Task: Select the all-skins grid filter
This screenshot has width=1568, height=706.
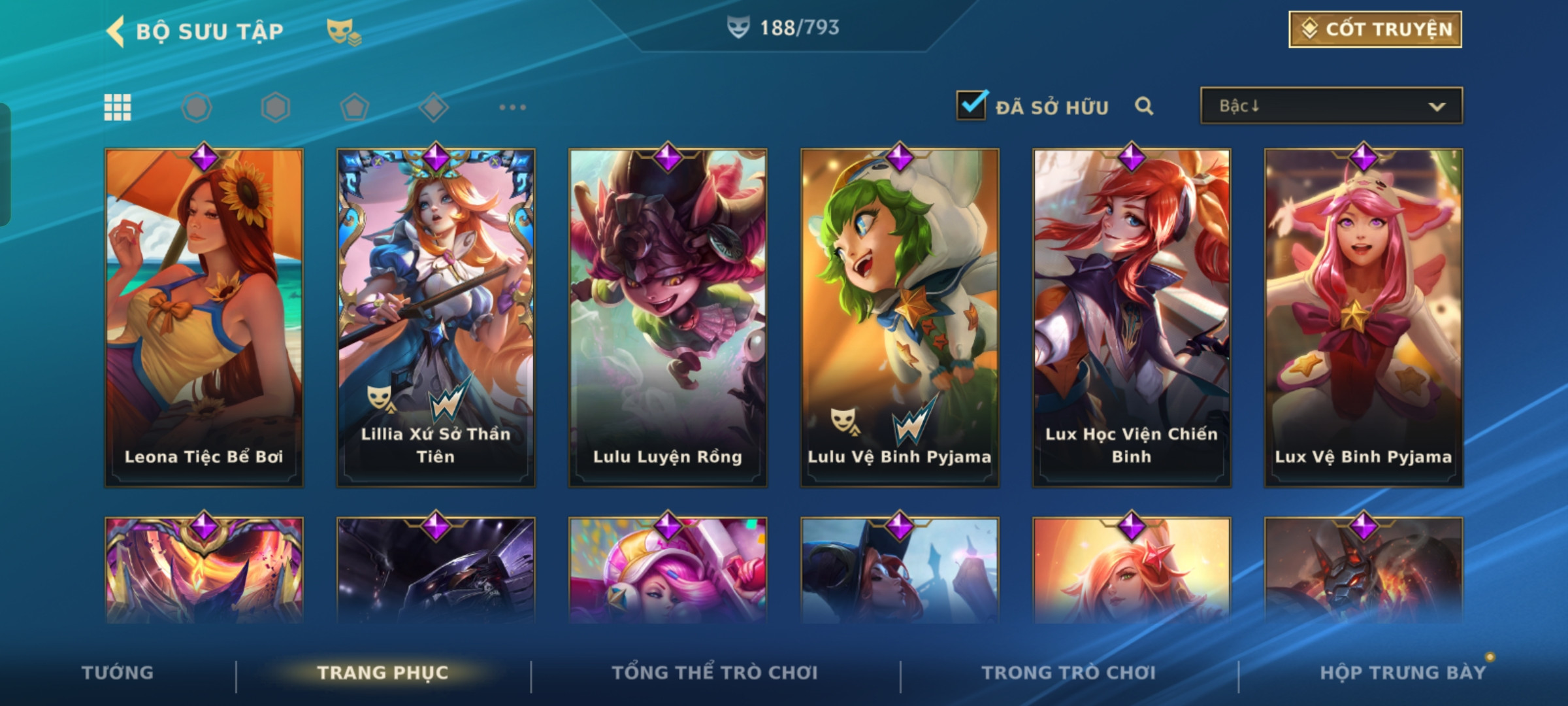Action: pyautogui.click(x=118, y=107)
